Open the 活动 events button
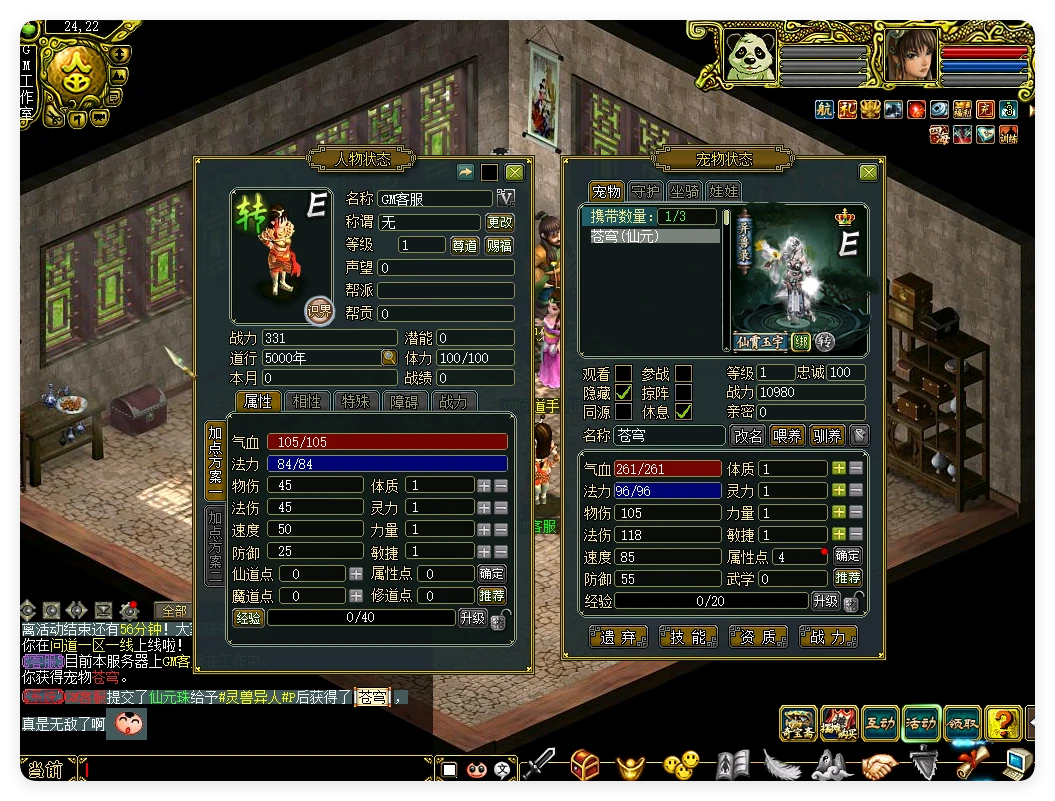The image size is (1055, 801). tap(921, 724)
